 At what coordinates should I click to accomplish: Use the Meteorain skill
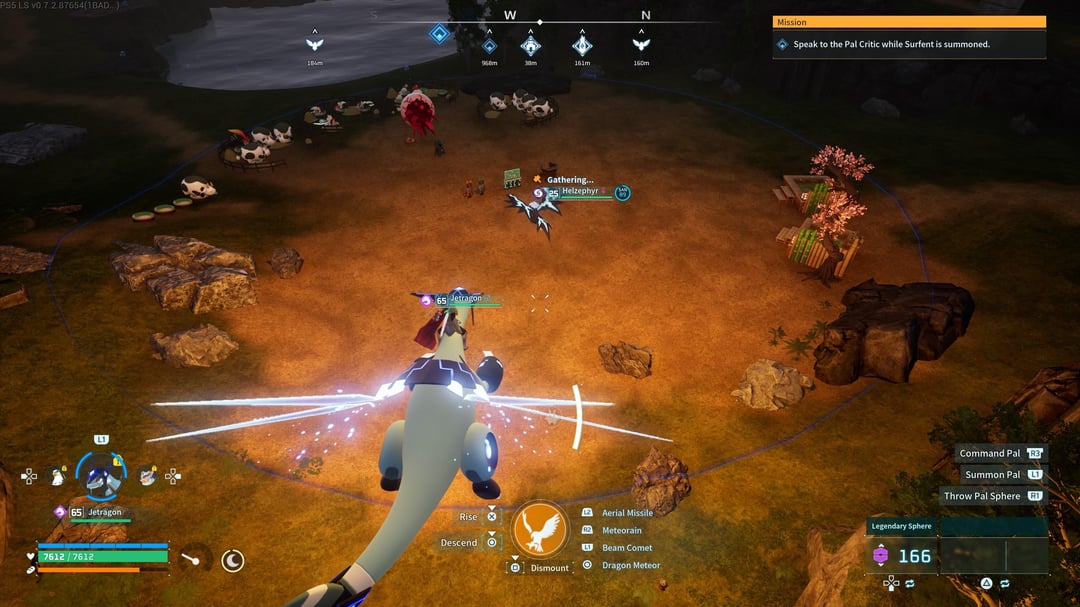click(622, 530)
